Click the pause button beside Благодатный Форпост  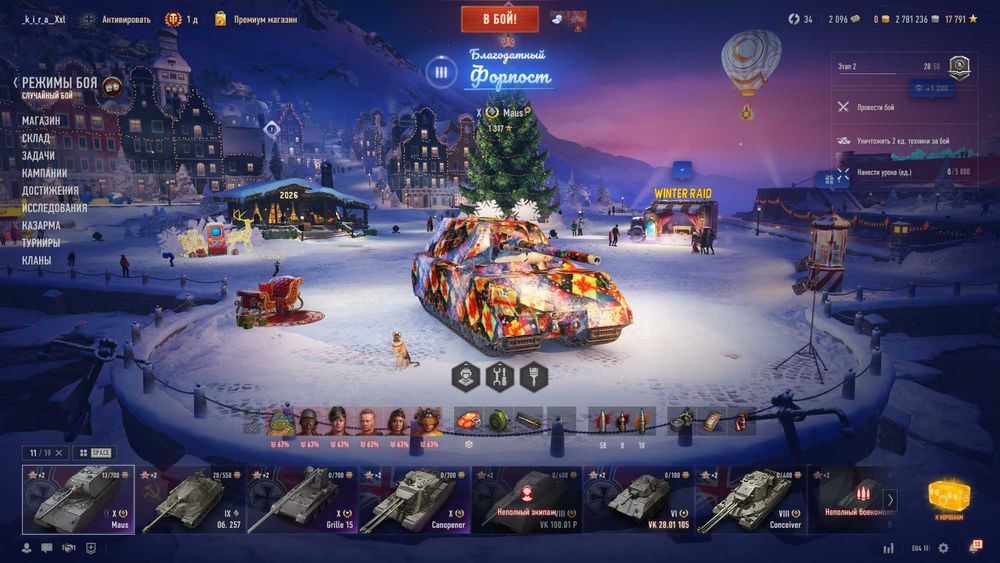[439, 71]
